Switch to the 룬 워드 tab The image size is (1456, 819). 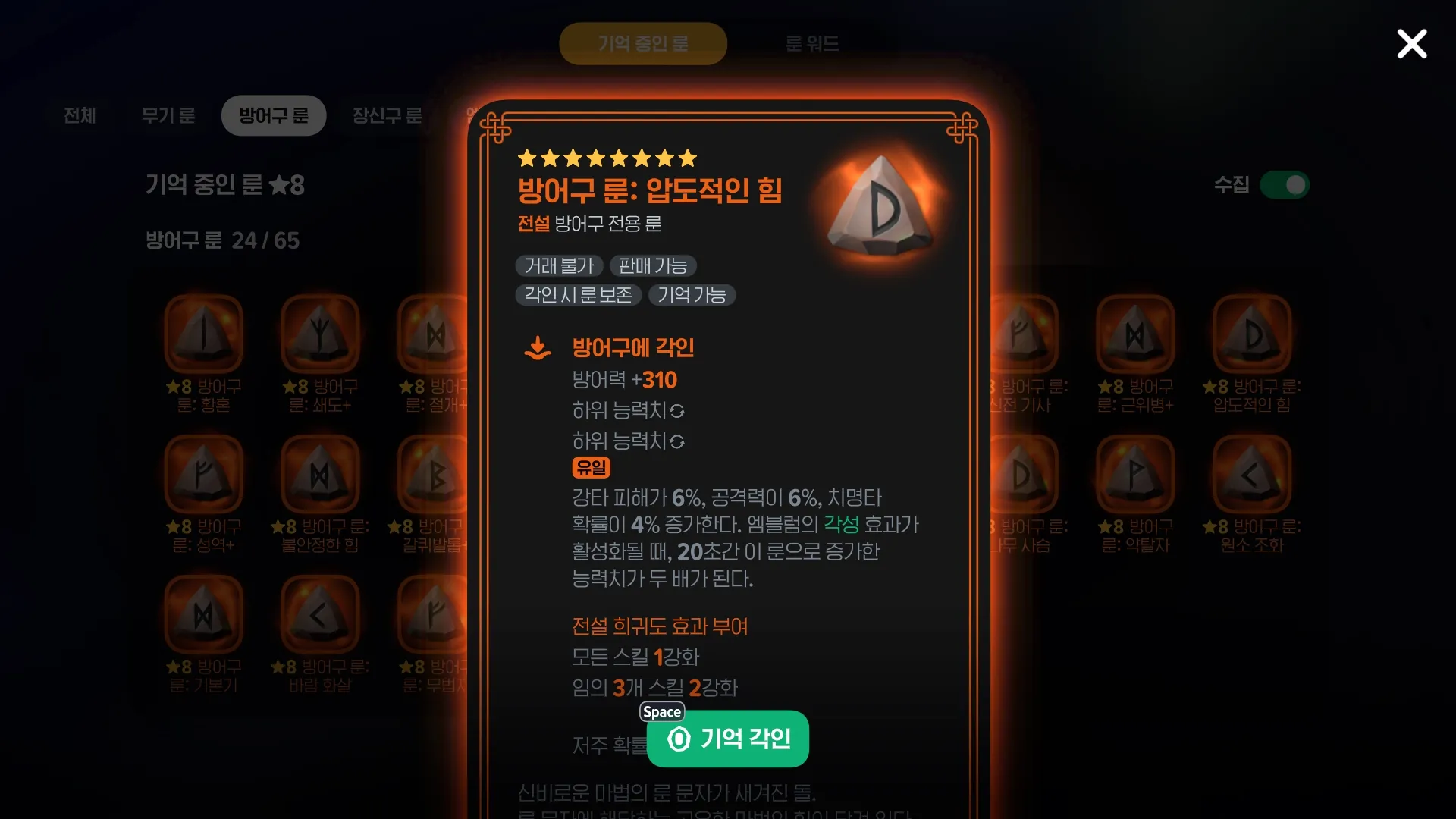coord(810,43)
